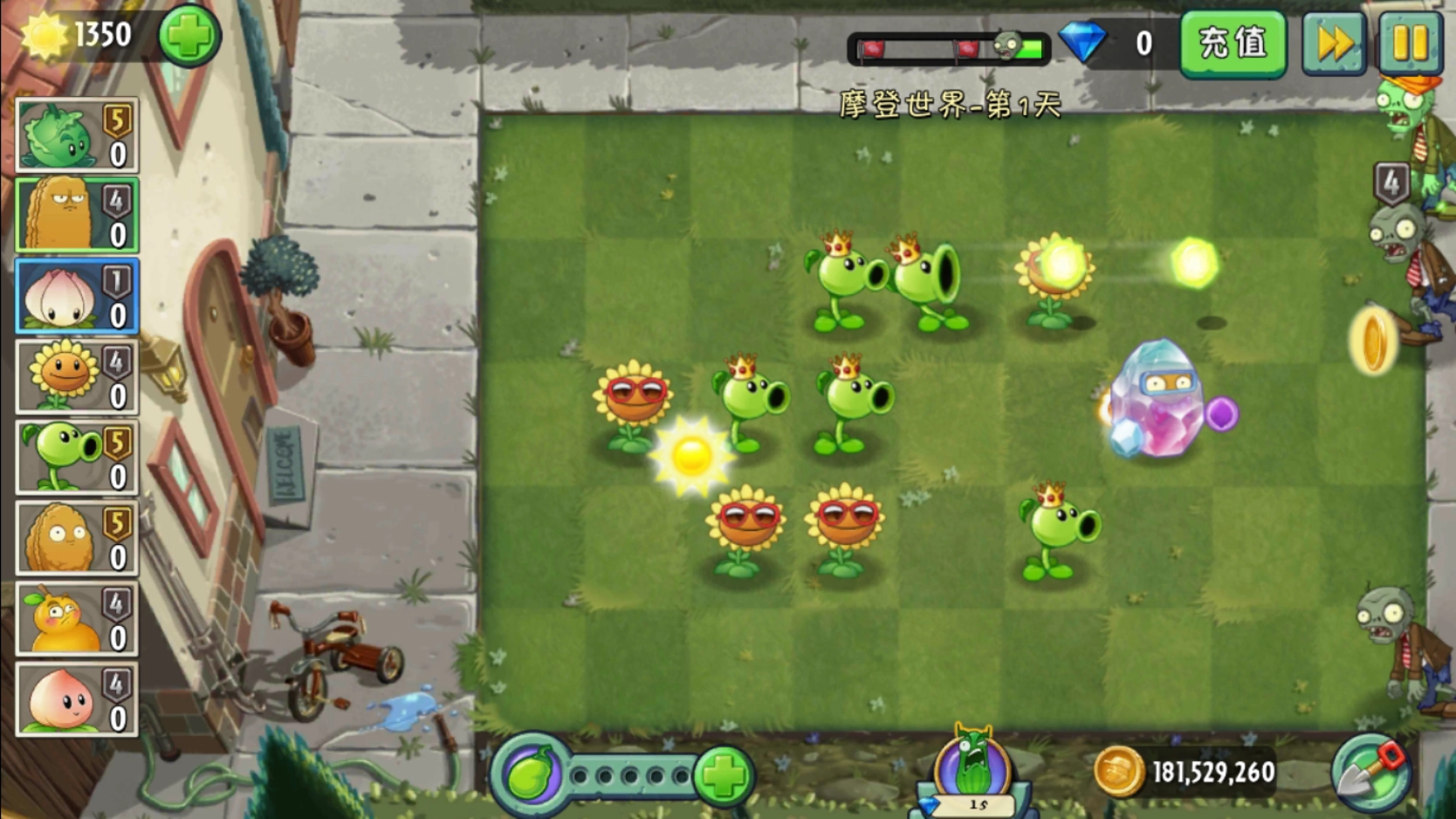Select the Primal Wall-nut seed packet

pyautogui.click(x=76, y=216)
